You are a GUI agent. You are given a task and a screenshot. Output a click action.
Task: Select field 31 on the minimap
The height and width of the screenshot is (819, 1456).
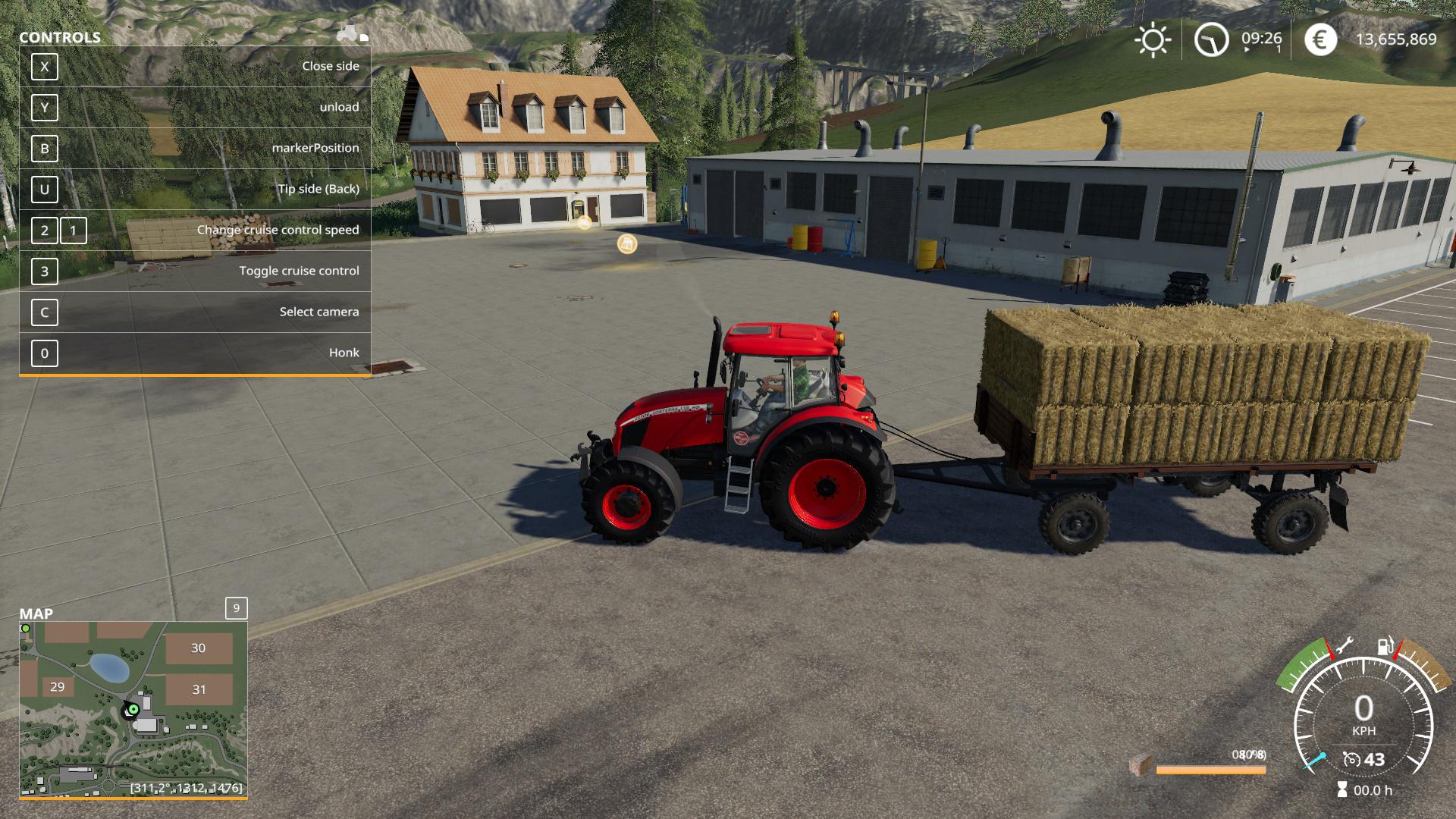[199, 689]
